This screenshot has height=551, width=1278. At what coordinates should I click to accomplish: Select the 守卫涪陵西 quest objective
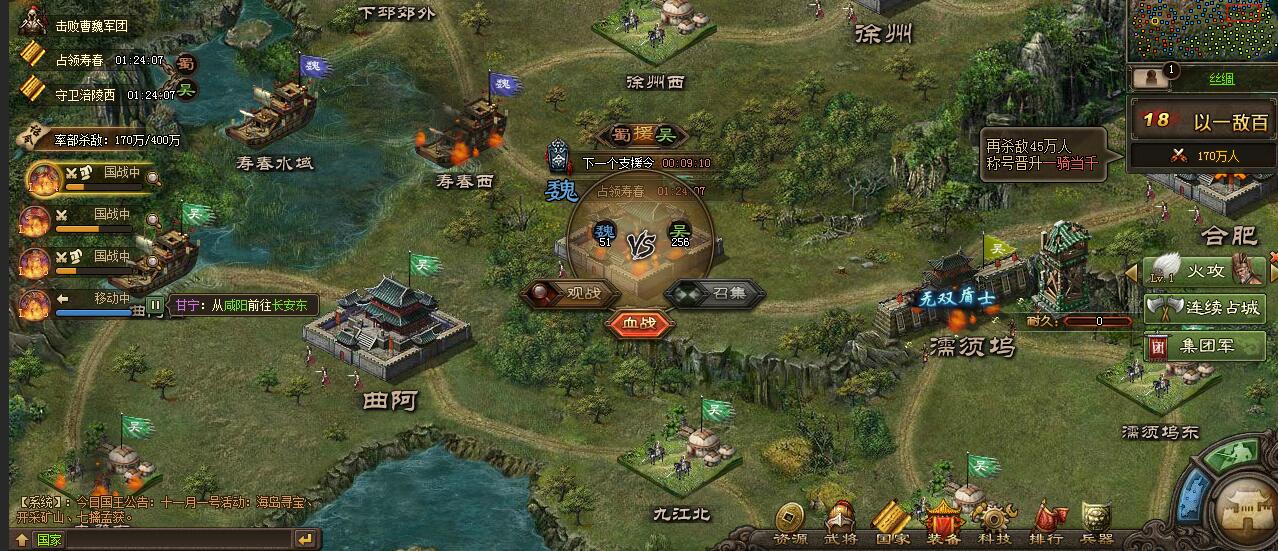pos(85,95)
